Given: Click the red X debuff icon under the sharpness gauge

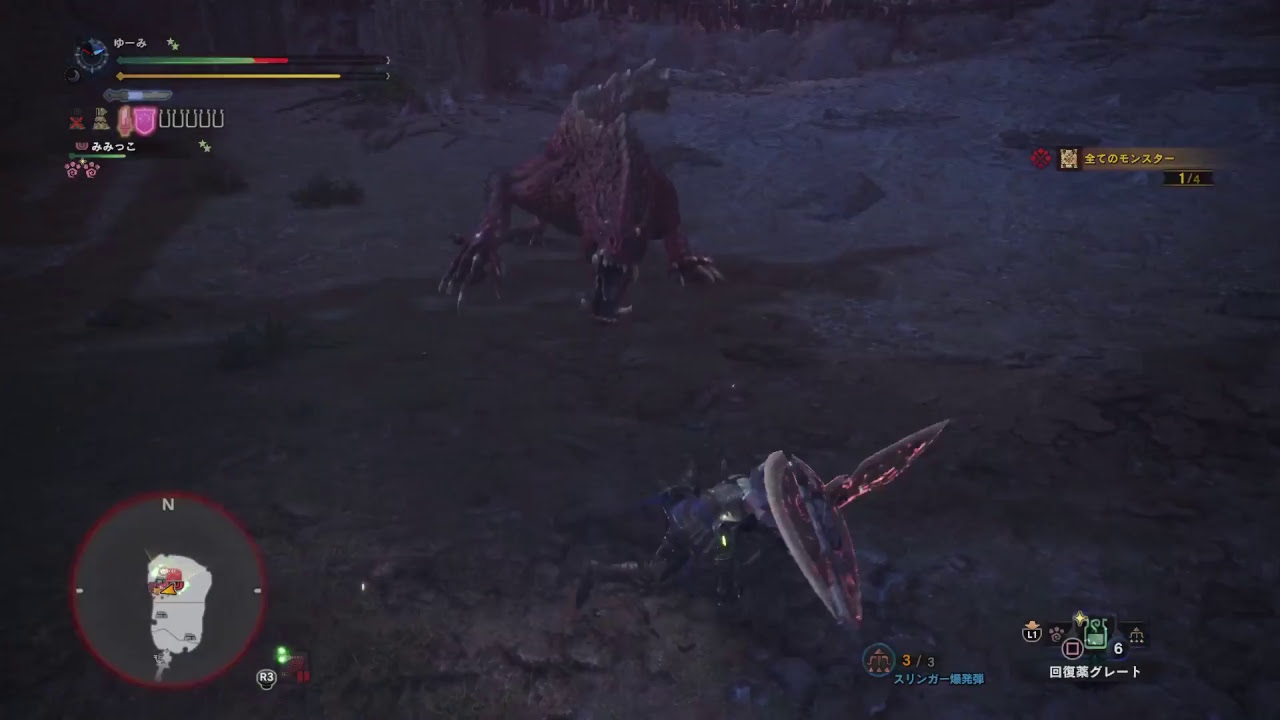Looking at the screenshot, I should point(76,120).
